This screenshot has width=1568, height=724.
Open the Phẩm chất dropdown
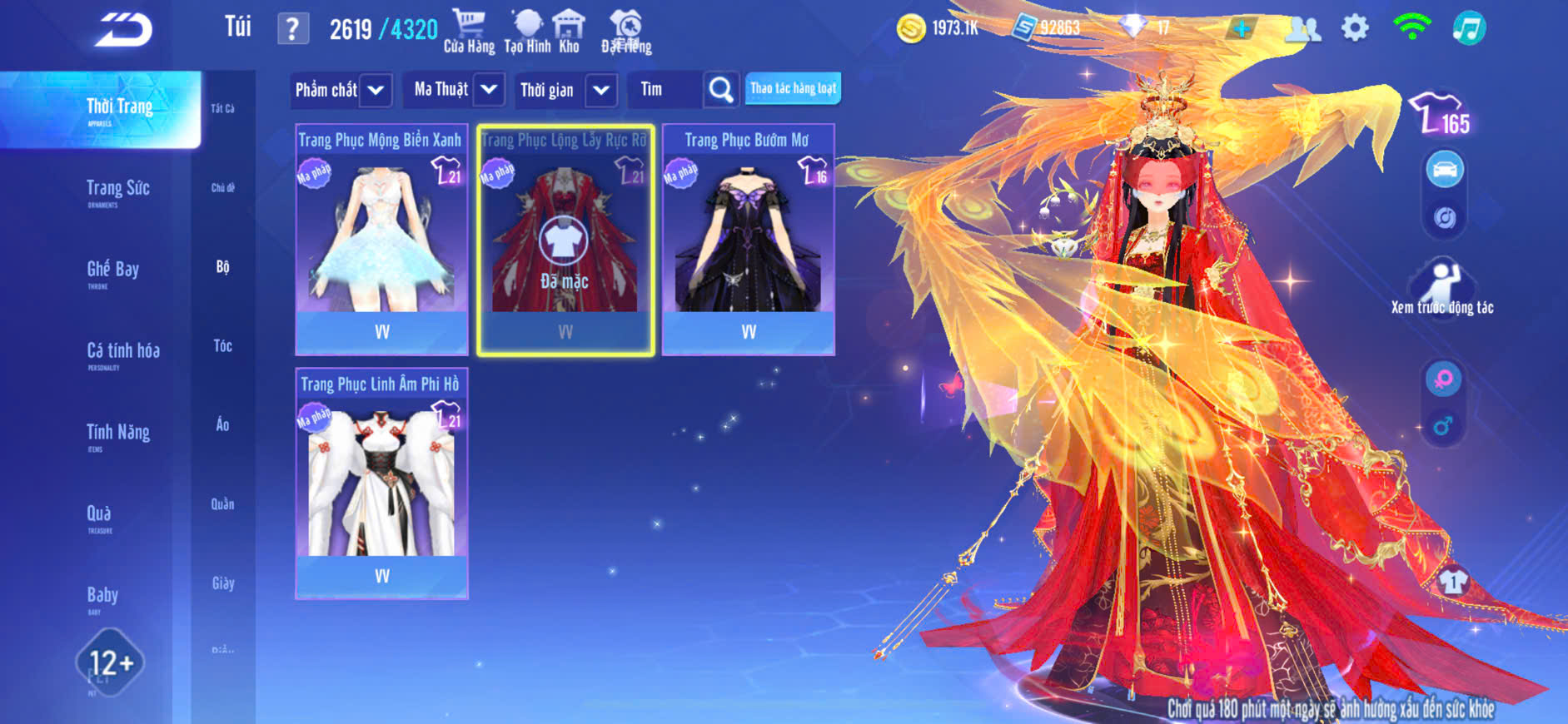click(x=341, y=90)
